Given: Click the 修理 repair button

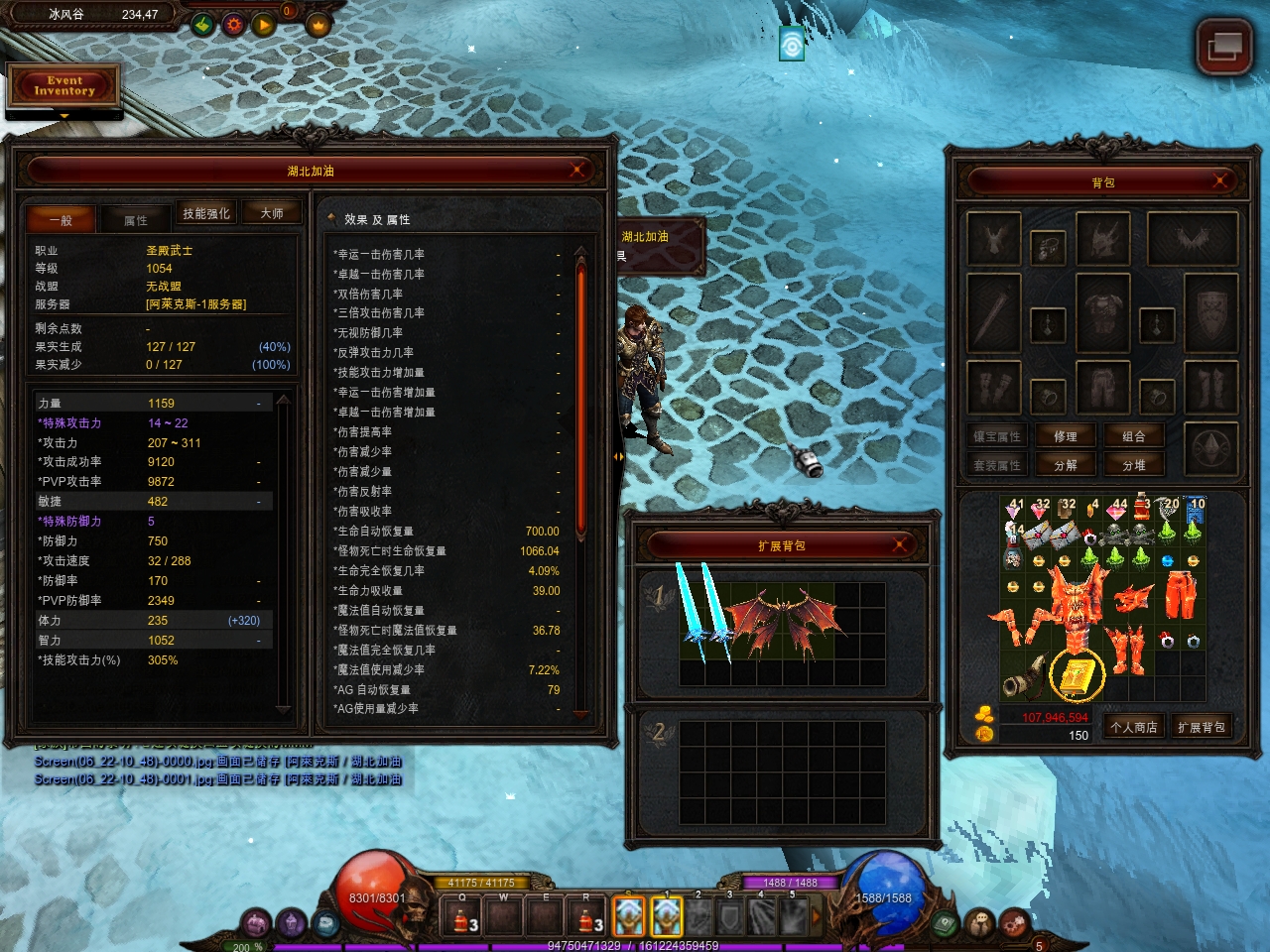Looking at the screenshot, I should click(1065, 436).
